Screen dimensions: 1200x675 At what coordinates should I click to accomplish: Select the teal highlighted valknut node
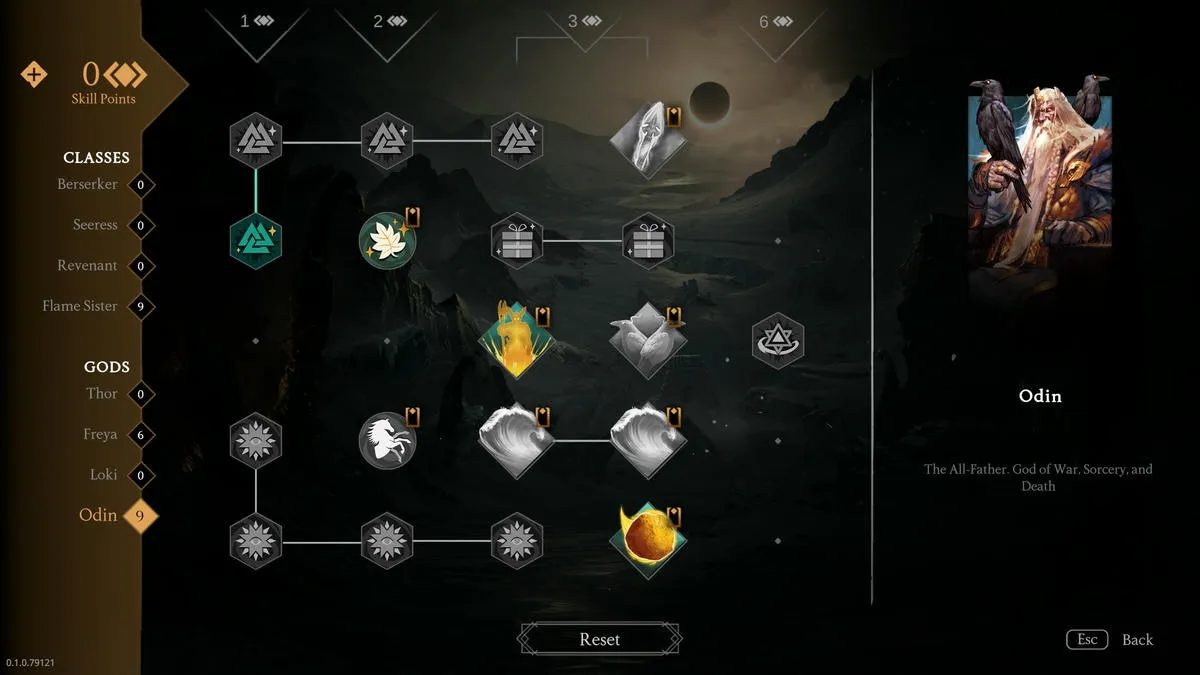pos(256,241)
